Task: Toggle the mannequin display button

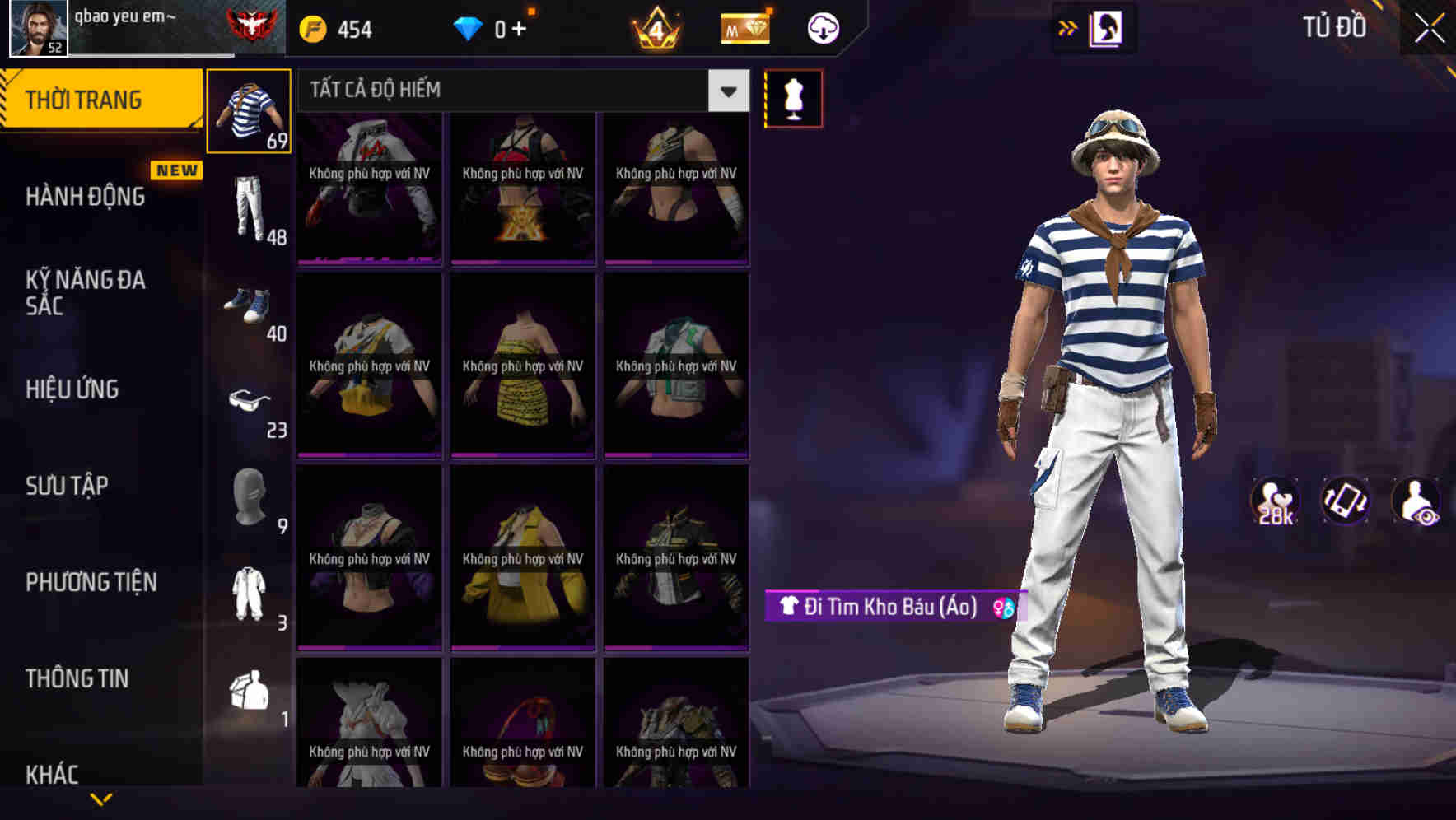Action: pyautogui.click(x=793, y=98)
